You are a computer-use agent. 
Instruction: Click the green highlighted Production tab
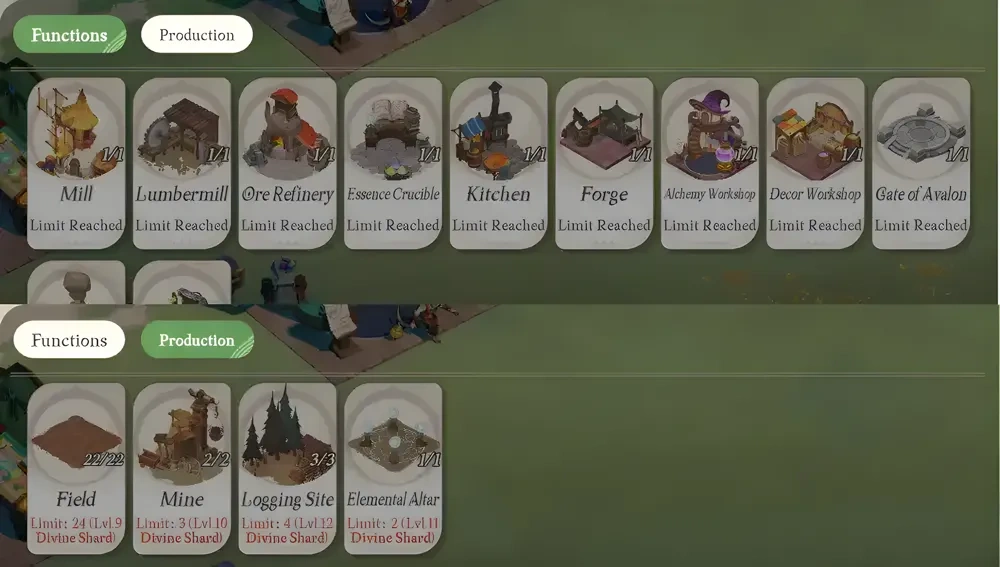click(x=197, y=340)
